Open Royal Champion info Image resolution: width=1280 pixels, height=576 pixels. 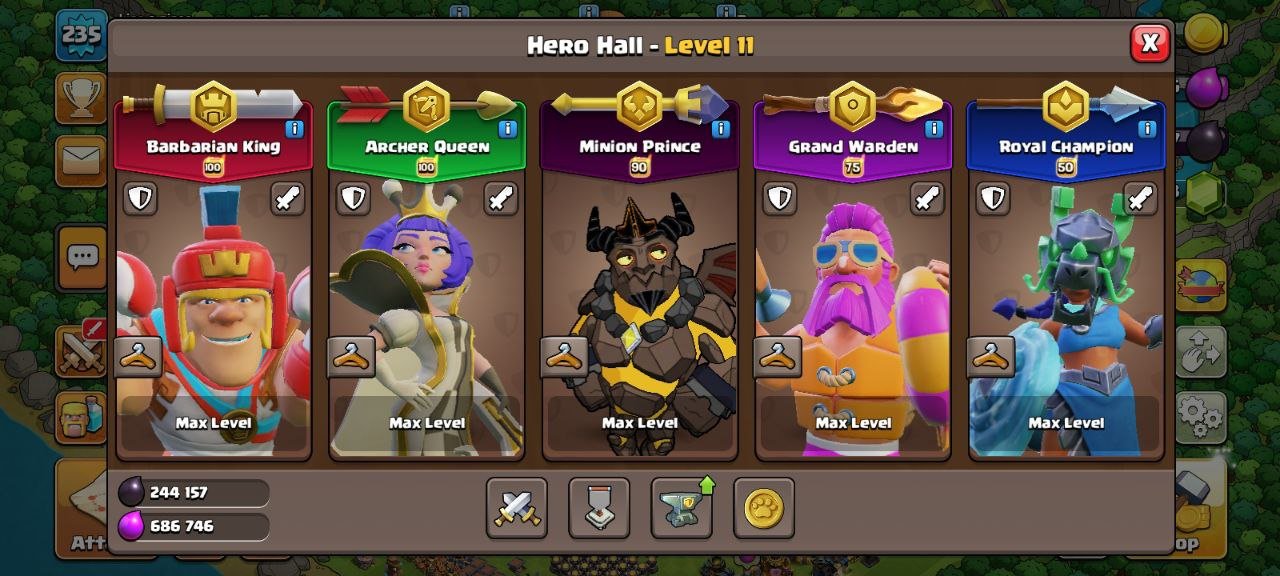point(1147,129)
